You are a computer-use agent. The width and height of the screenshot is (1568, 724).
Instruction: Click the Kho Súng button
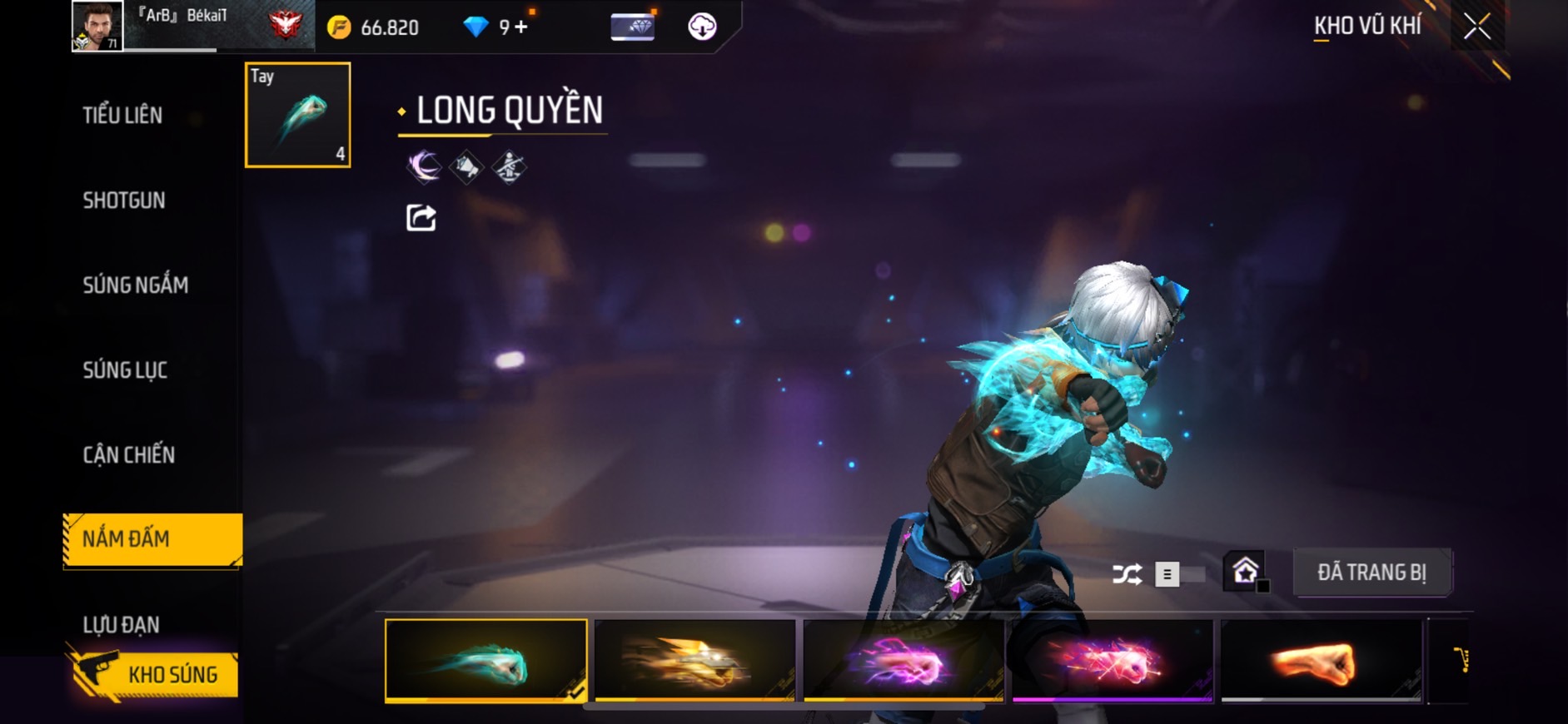click(x=154, y=674)
